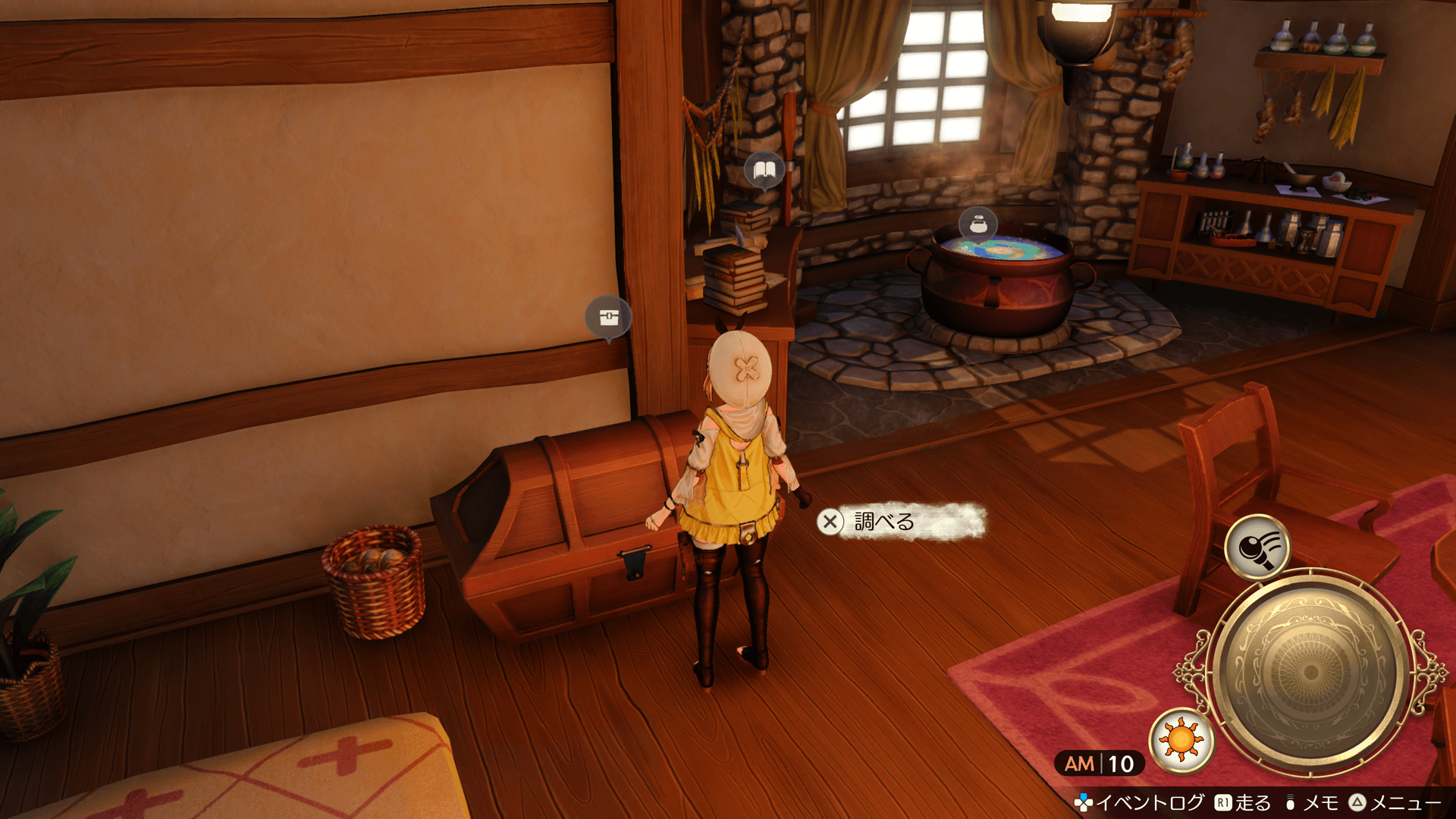Click the open book marker icon
The width and height of the screenshot is (1456, 819).
[764, 170]
